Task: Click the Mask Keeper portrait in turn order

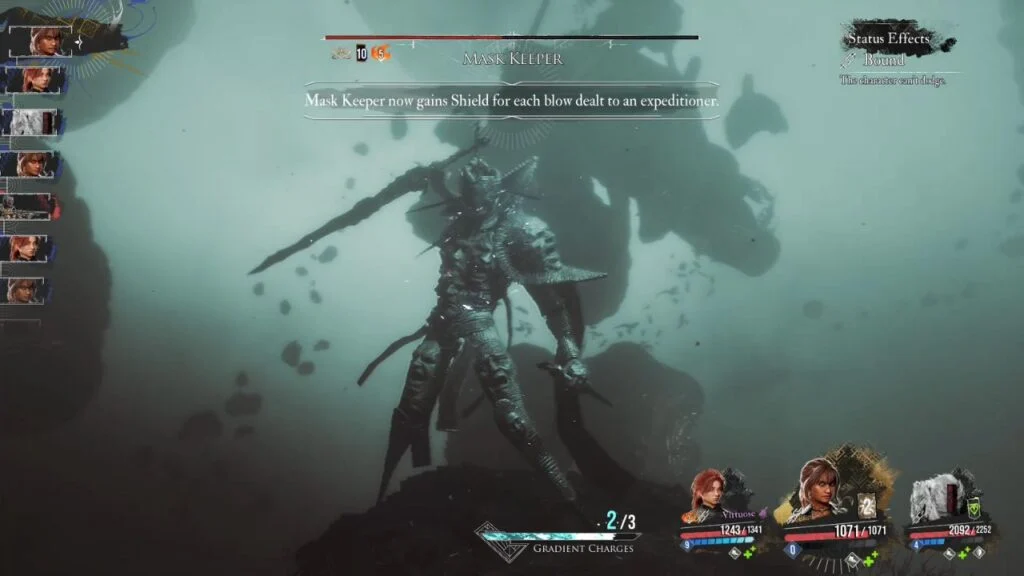Action: (32, 206)
